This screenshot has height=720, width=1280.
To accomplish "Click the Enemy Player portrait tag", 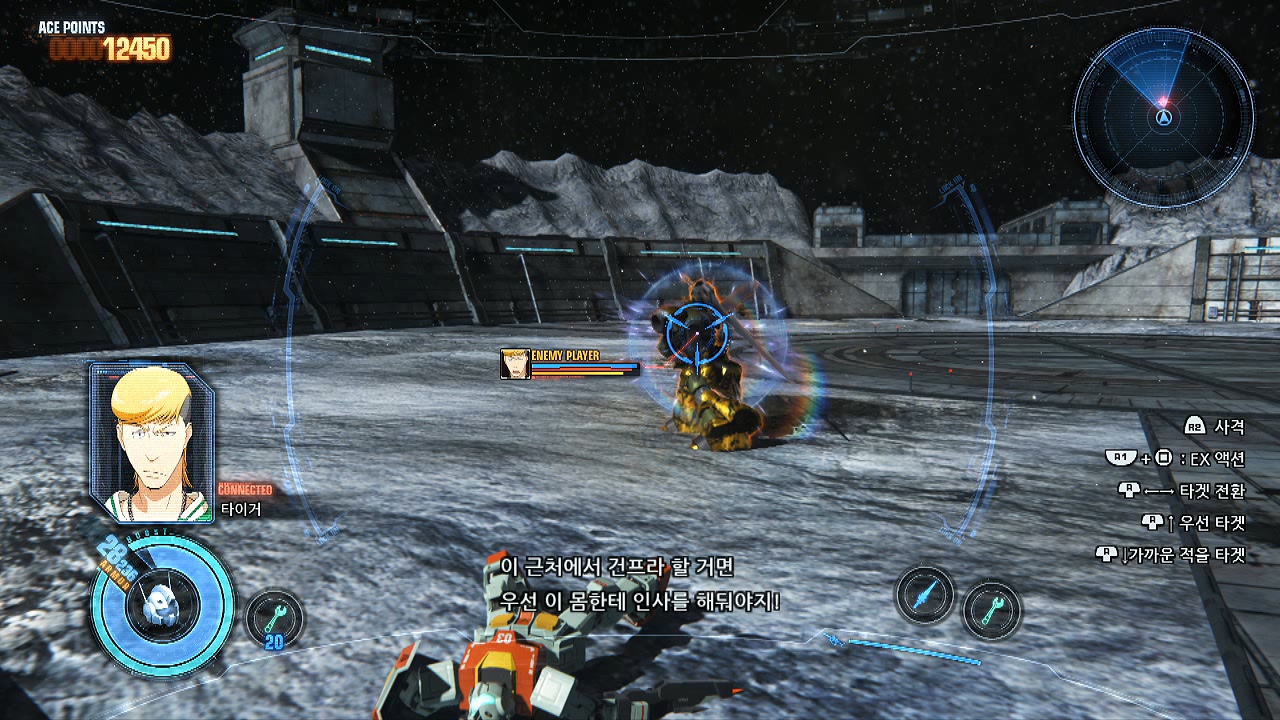I will 515,364.
